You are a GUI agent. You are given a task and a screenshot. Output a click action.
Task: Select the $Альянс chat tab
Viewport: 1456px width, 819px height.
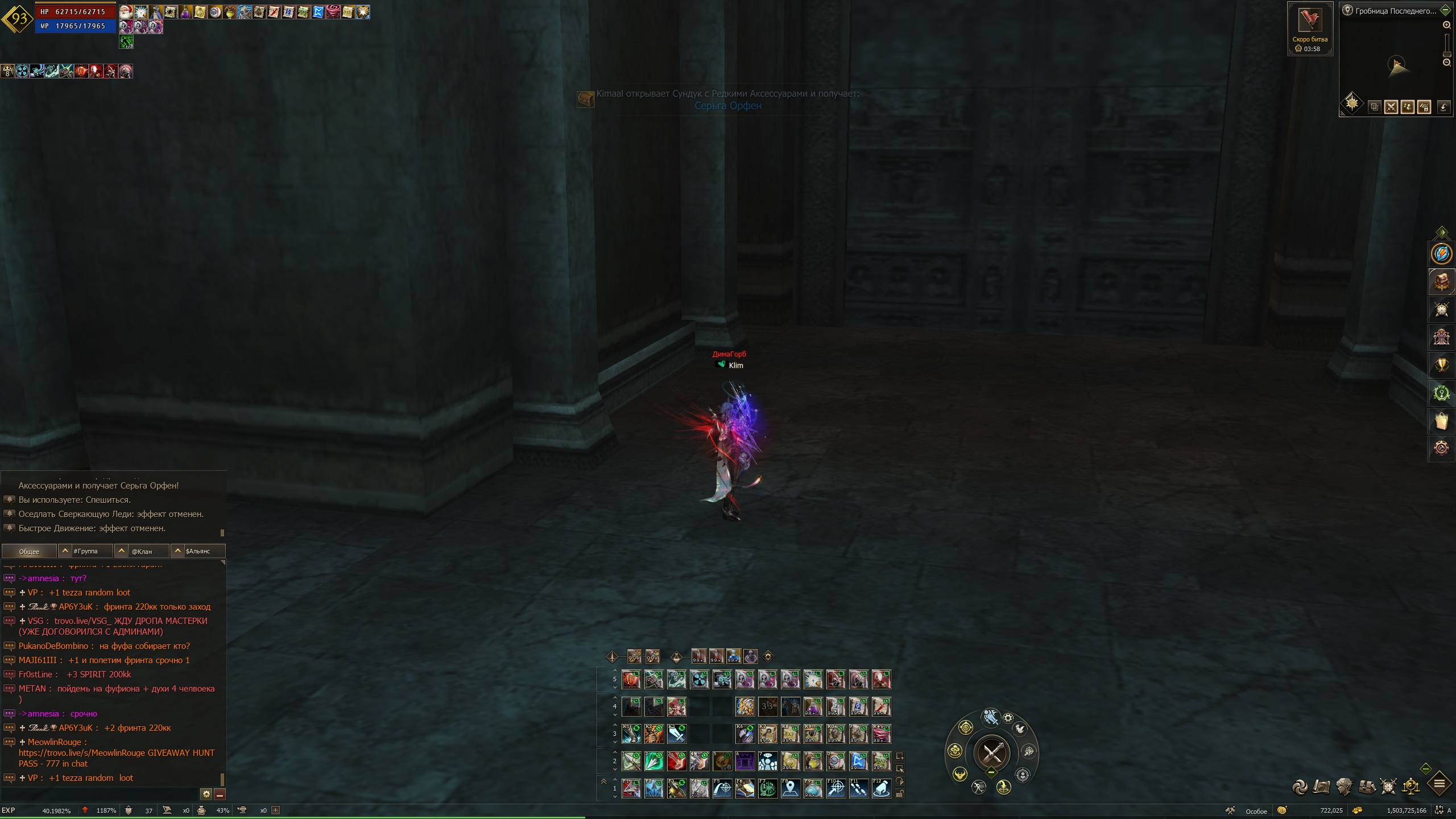tap(198, 551)
